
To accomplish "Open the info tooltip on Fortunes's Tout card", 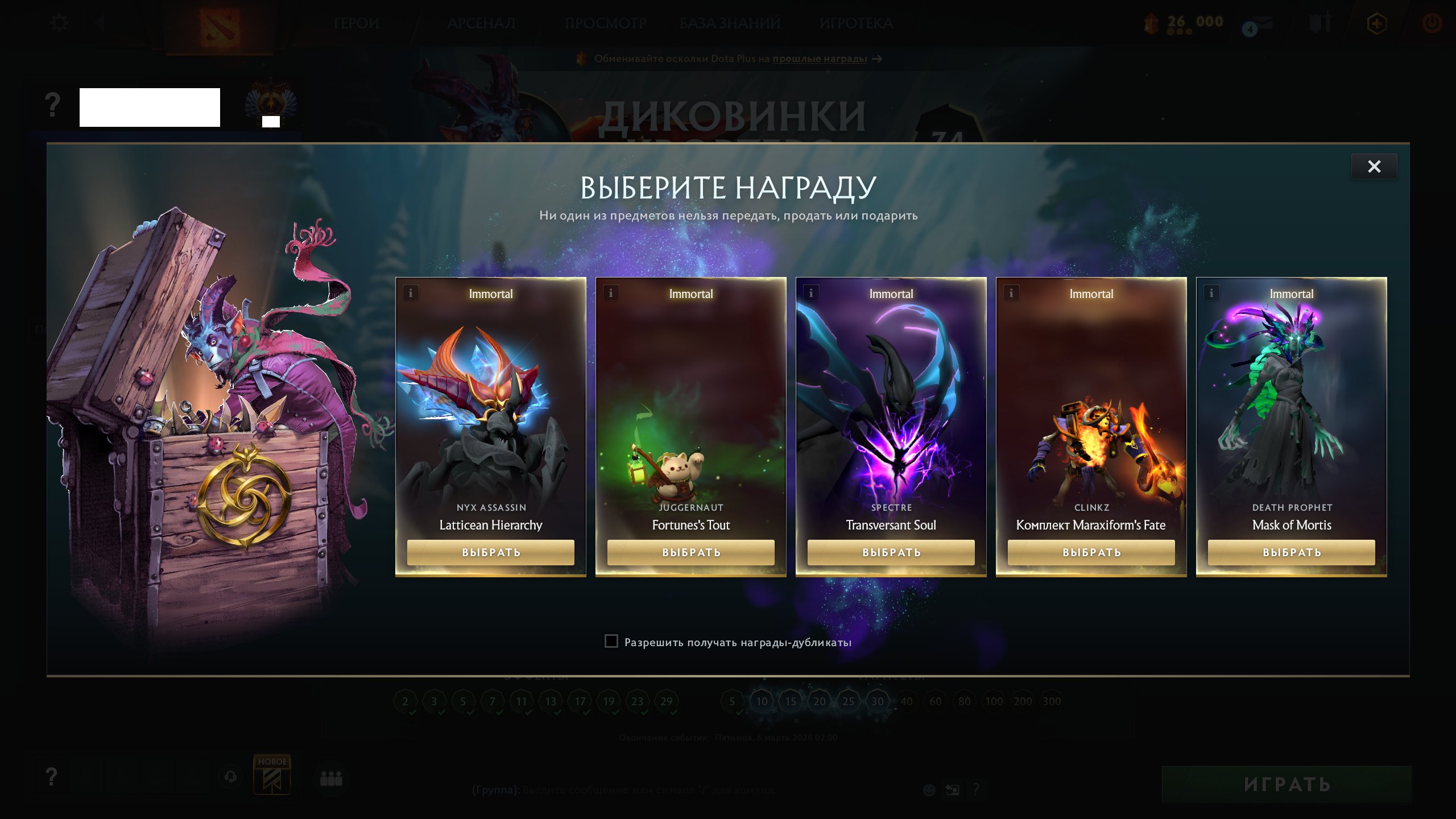I will 611,293.
